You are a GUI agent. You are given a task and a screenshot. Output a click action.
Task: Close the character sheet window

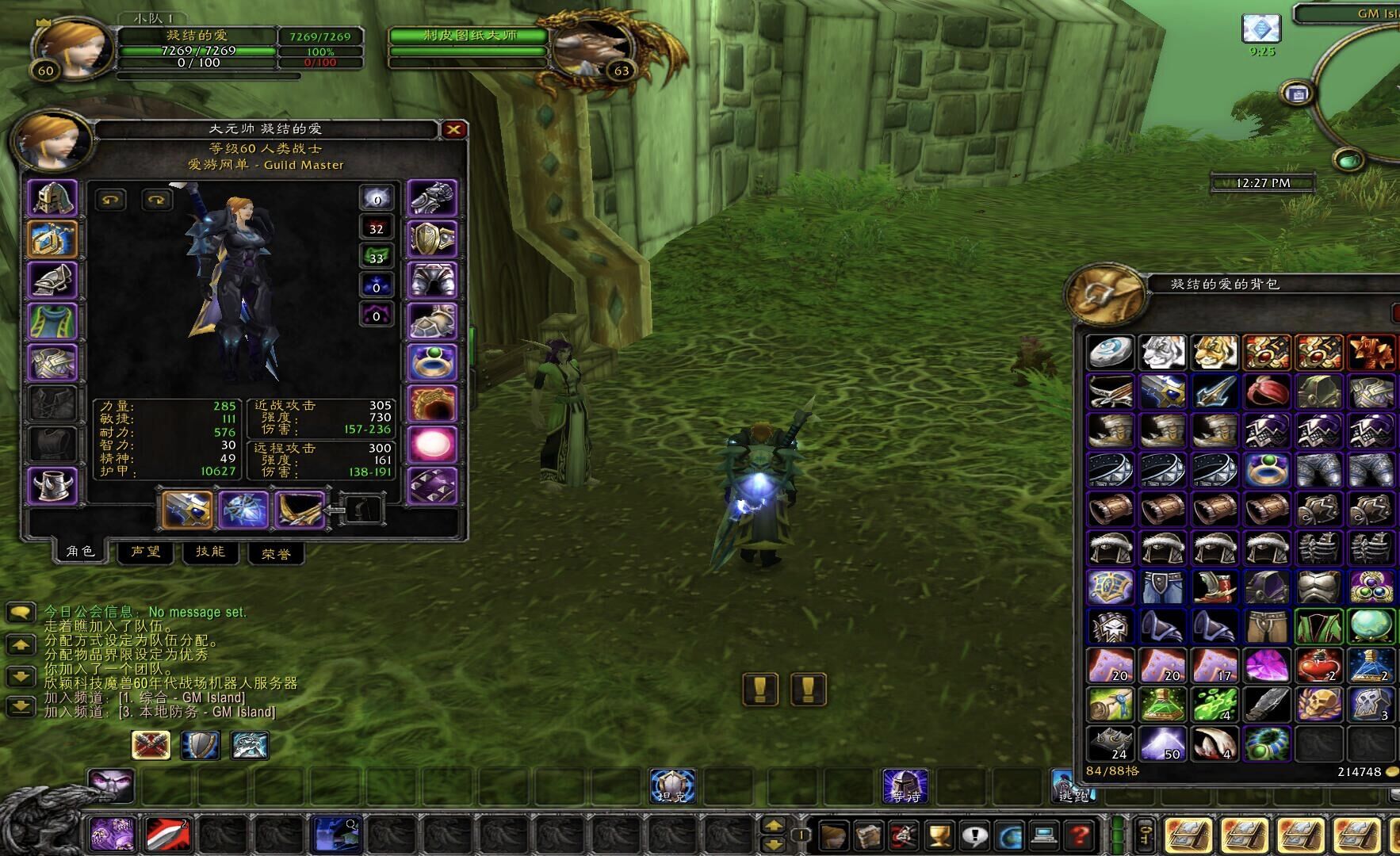coord(453,129)
